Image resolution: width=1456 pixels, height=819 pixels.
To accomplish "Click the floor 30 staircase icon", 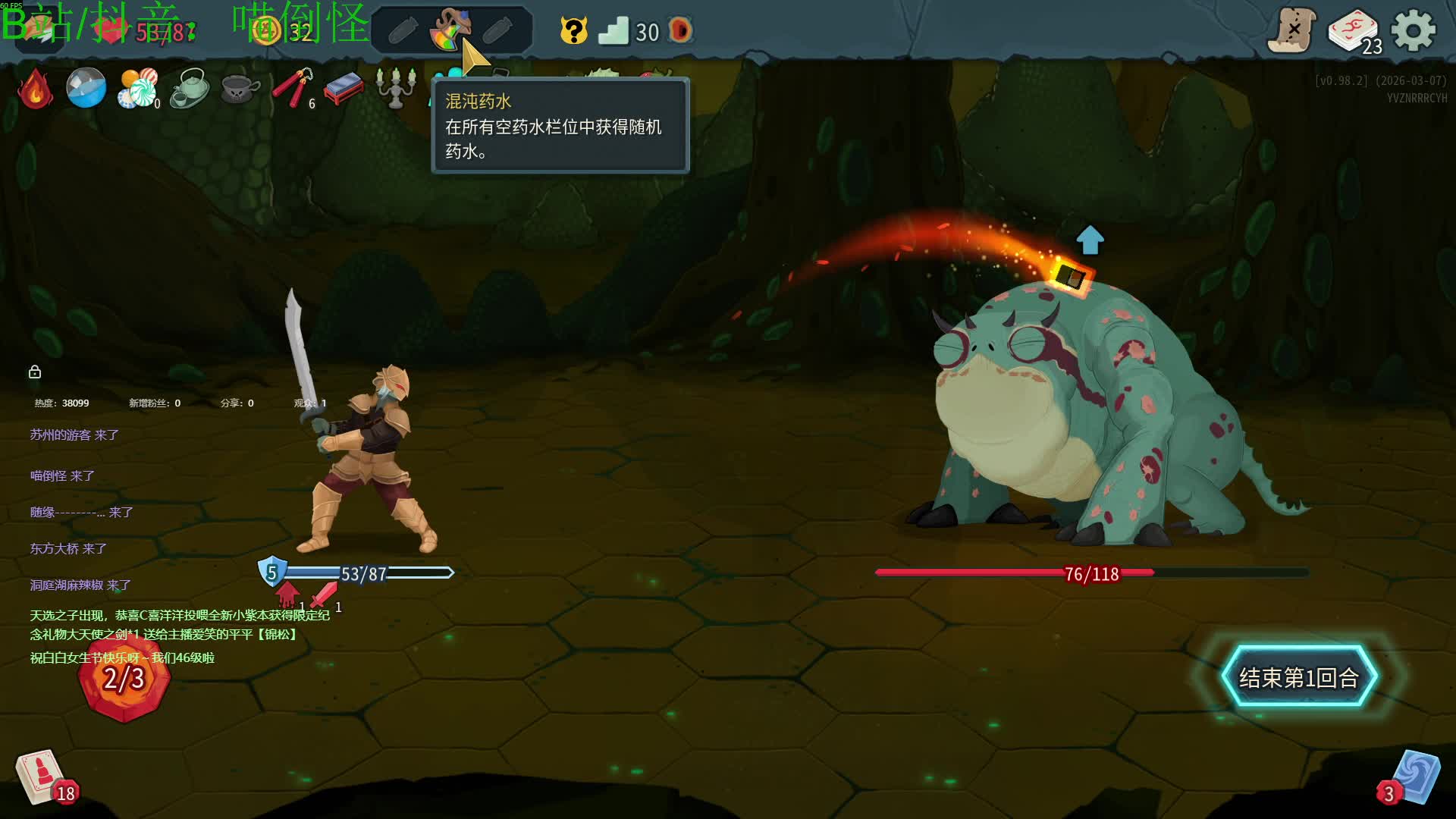I will pos(613,31).
